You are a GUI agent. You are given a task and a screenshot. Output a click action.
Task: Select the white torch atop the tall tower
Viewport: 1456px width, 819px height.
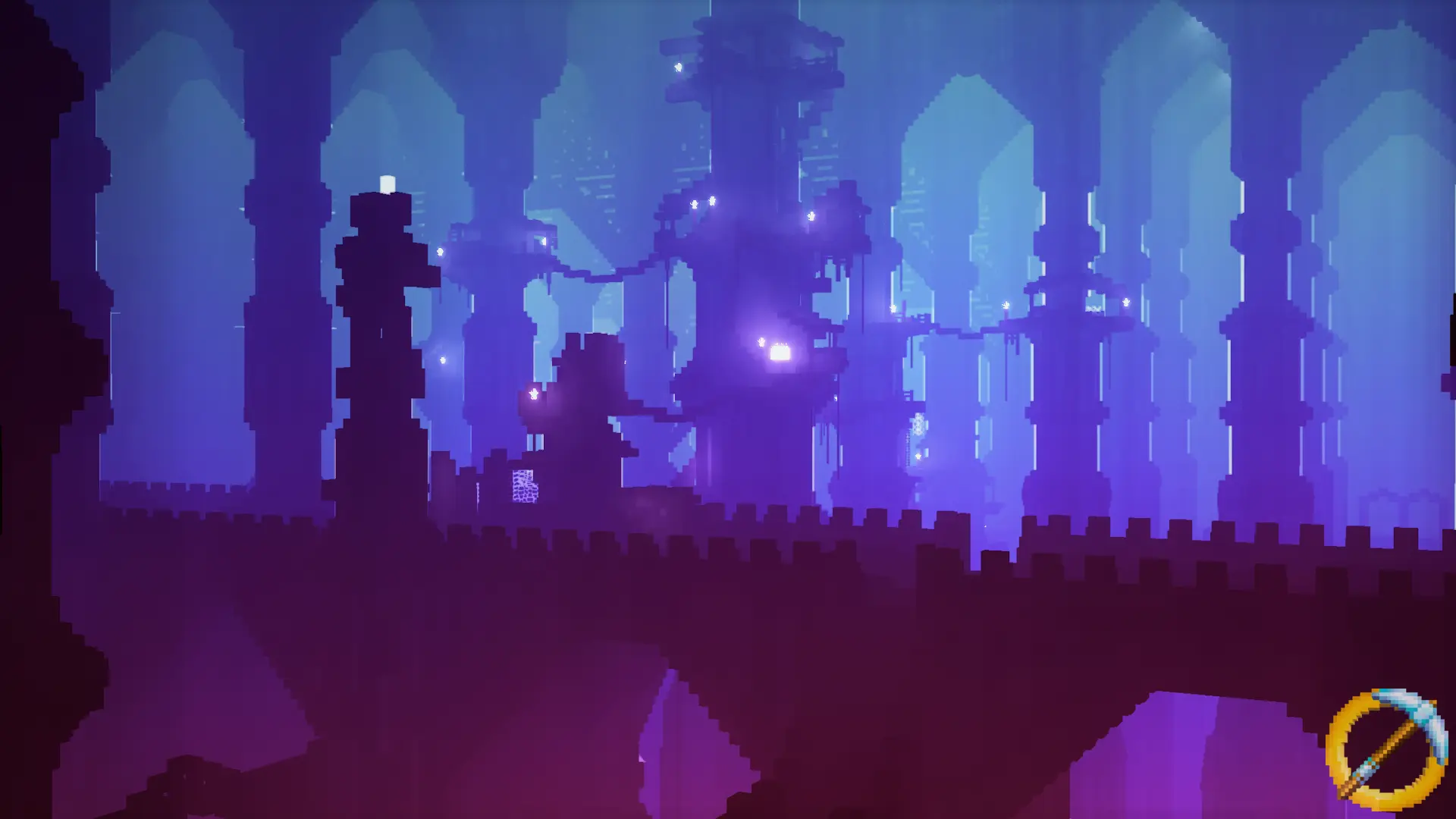[x=677, y=68]
